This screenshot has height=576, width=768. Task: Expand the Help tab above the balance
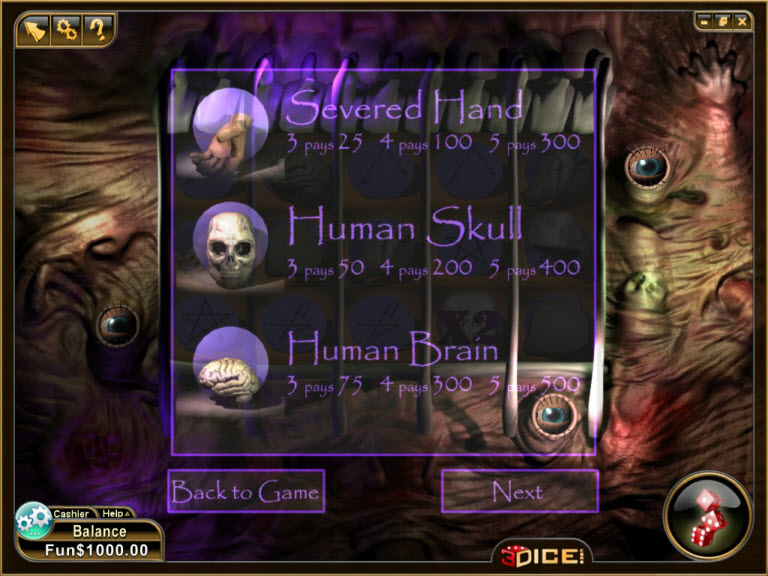tap(114, 513)
